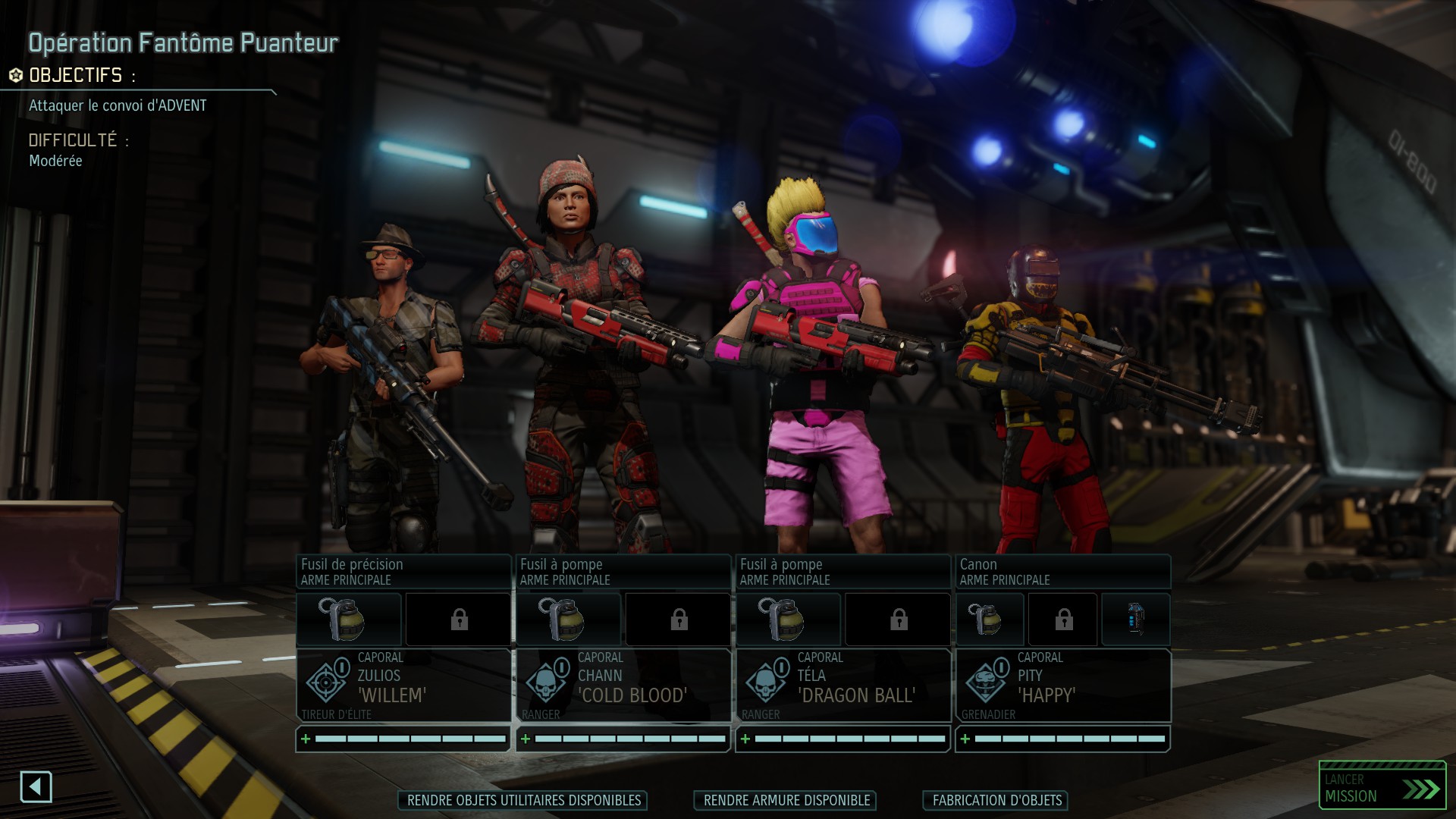Viewport: 1456px width, 819px height.
Task: Change Pity's Canon primary weapon
Action: 1063,572
